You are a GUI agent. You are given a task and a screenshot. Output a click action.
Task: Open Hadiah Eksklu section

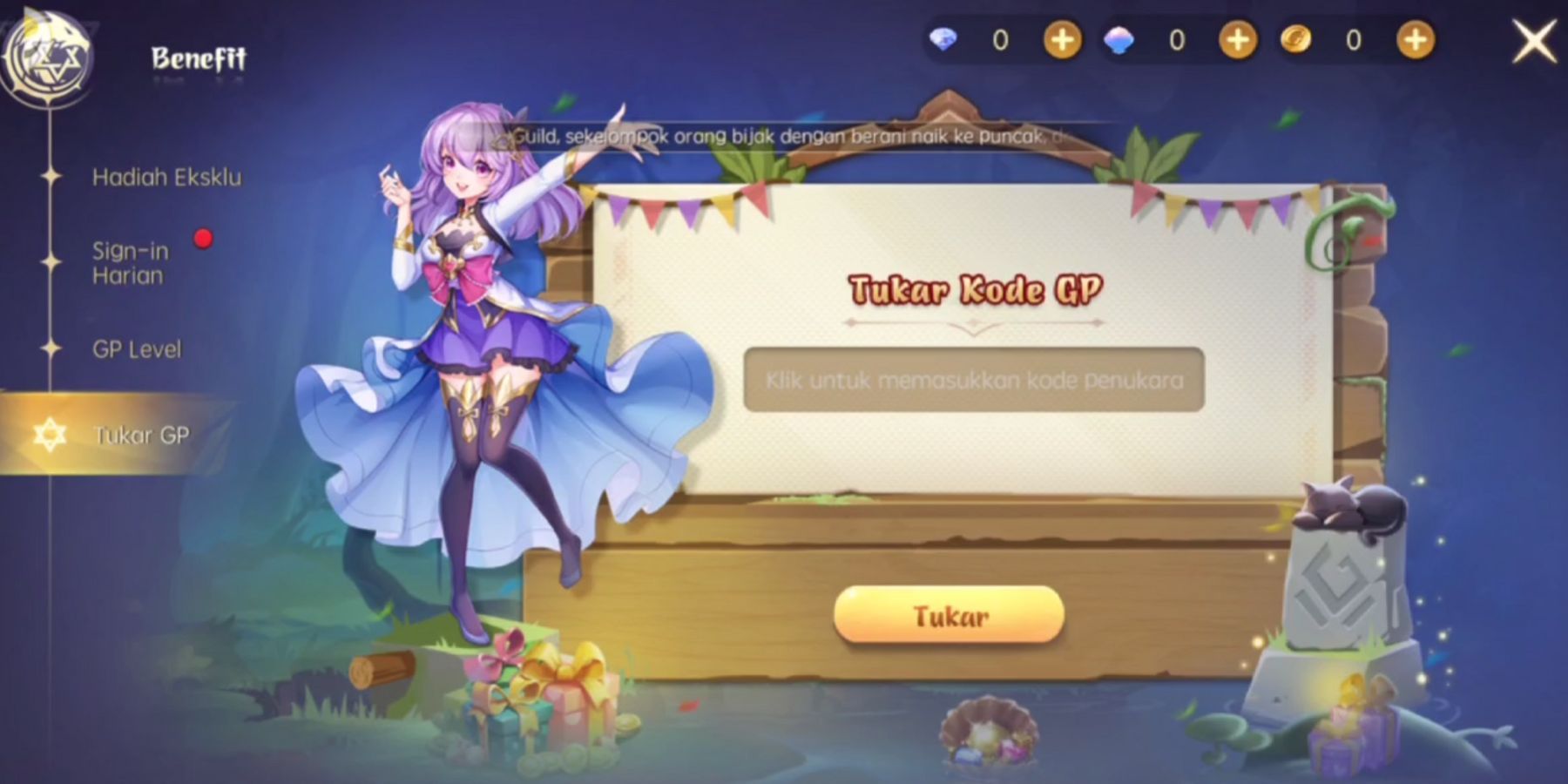point(168,177)
